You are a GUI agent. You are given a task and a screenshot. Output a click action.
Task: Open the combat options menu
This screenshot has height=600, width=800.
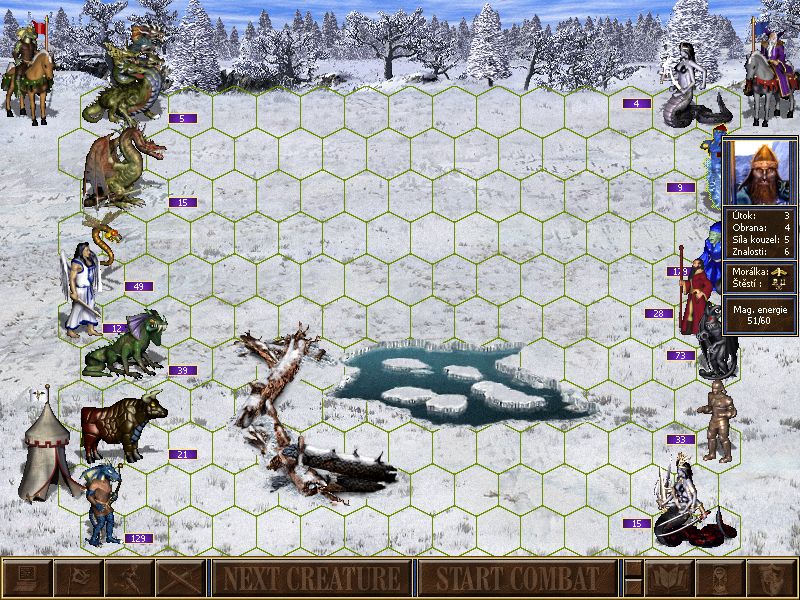pos(25,578)
